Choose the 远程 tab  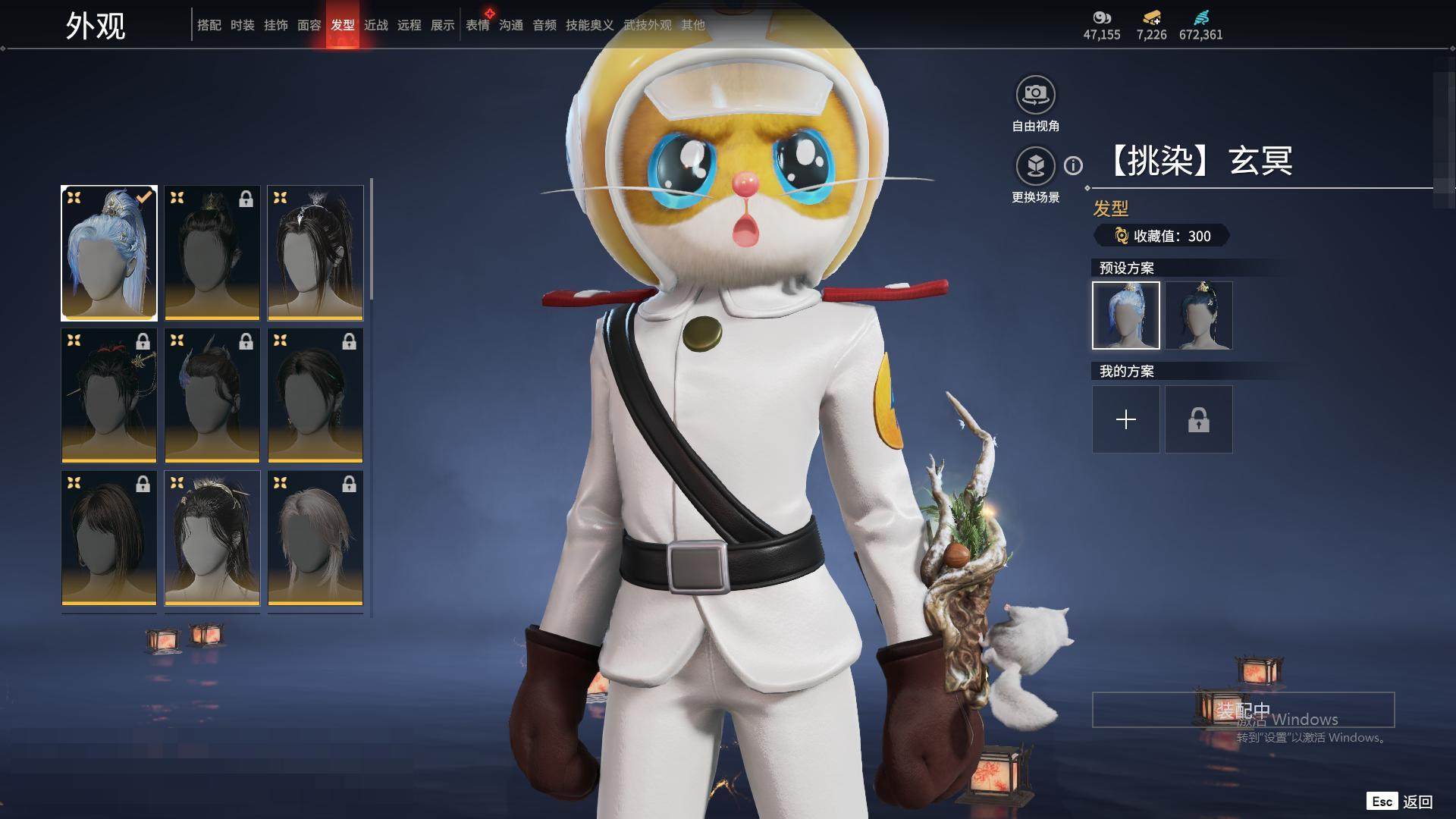[x=409, y=25]
